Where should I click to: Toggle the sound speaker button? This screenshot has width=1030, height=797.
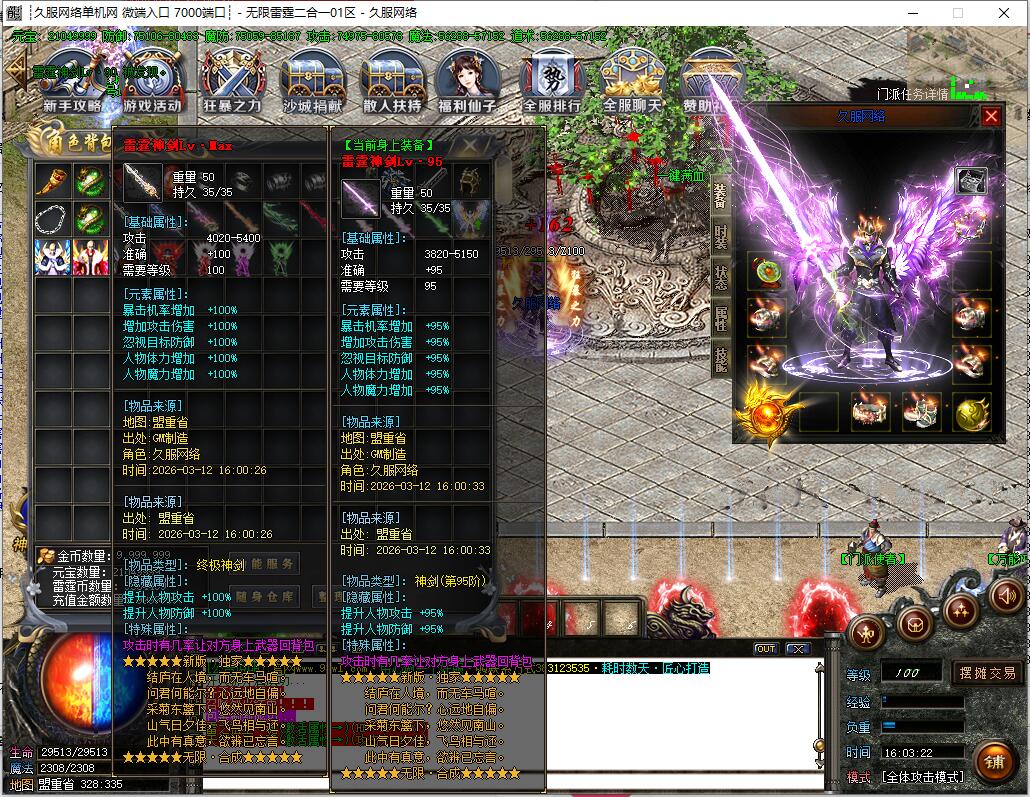tap(1006, 596)
